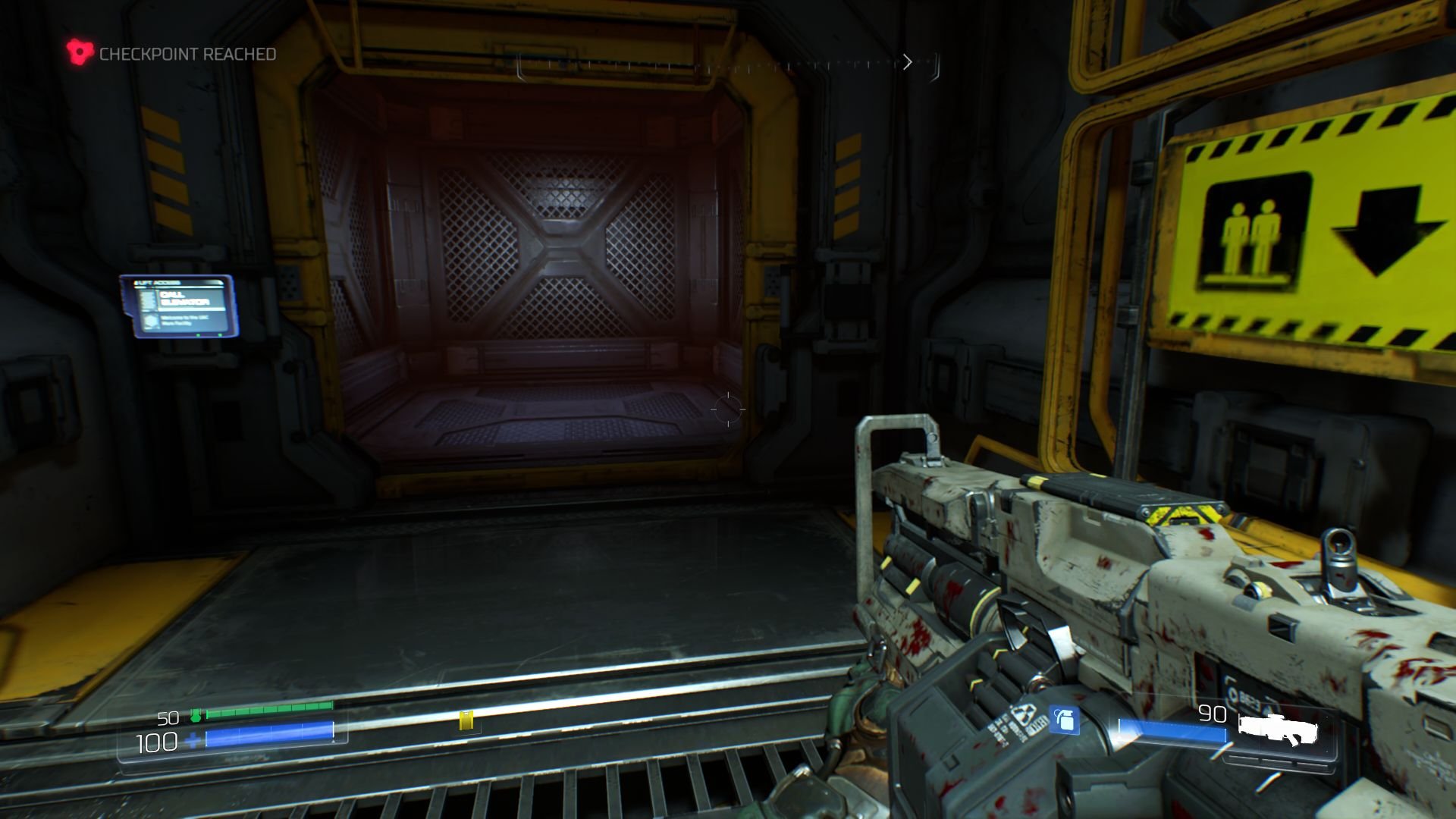Click the crosshair reticle at screen center
Viewport: 1456px width, 819px height.
(726, 409)
